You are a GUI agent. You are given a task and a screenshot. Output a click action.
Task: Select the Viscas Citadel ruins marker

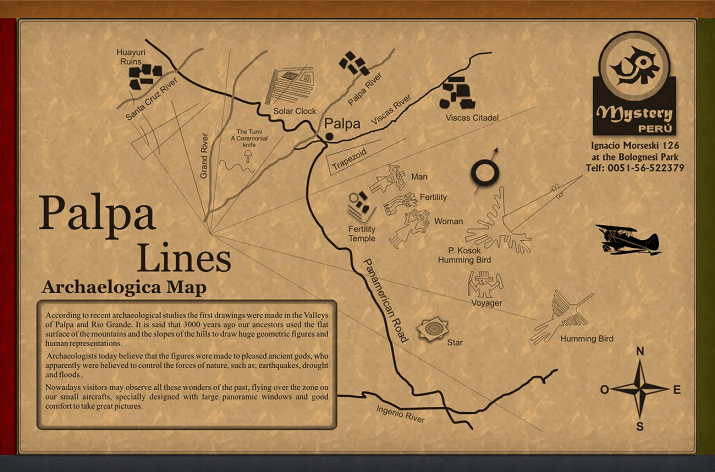[461, 92]
